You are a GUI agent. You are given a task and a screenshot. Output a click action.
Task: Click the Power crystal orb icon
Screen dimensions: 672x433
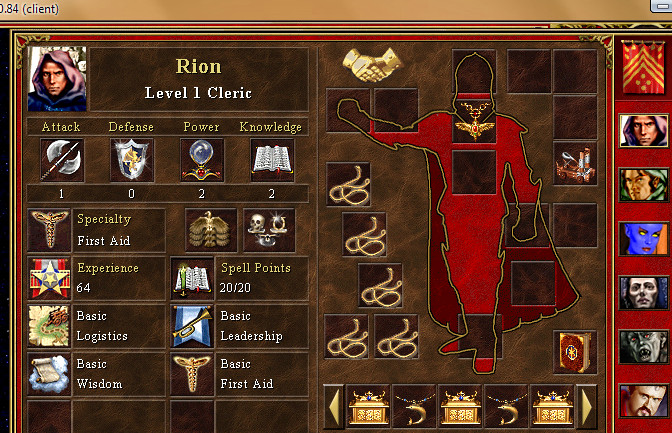pyautogui.click(x=201, y=160)
